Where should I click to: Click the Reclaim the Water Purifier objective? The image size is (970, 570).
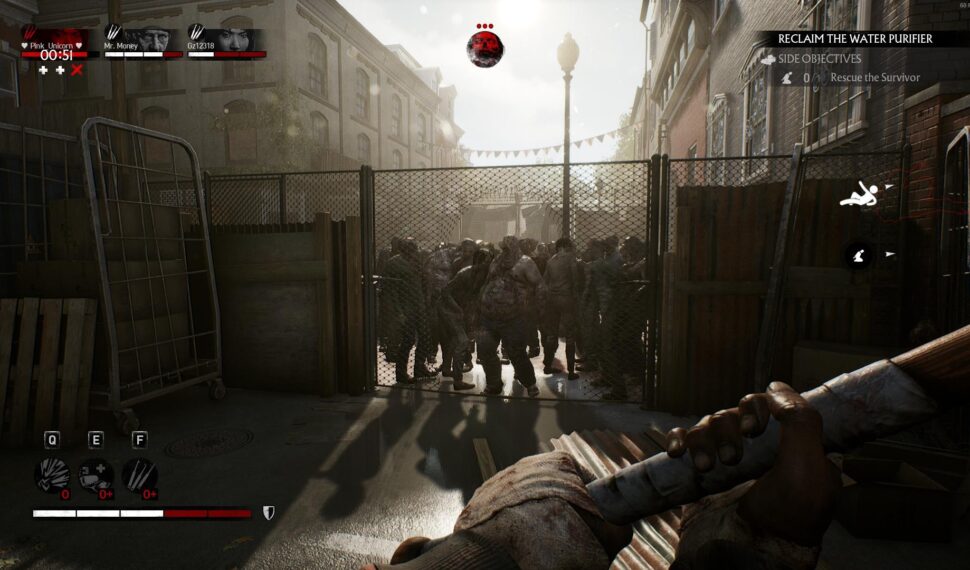[x=856, y=39]
